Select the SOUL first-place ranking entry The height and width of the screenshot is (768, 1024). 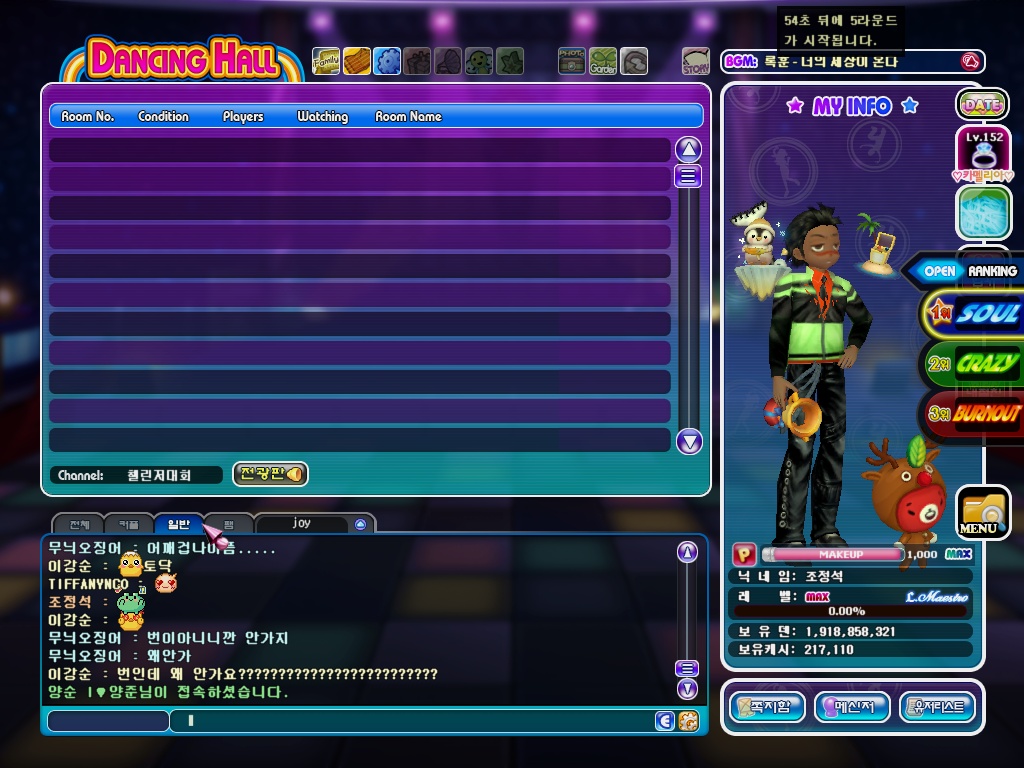pyautogui.click(x=975, y=313)
